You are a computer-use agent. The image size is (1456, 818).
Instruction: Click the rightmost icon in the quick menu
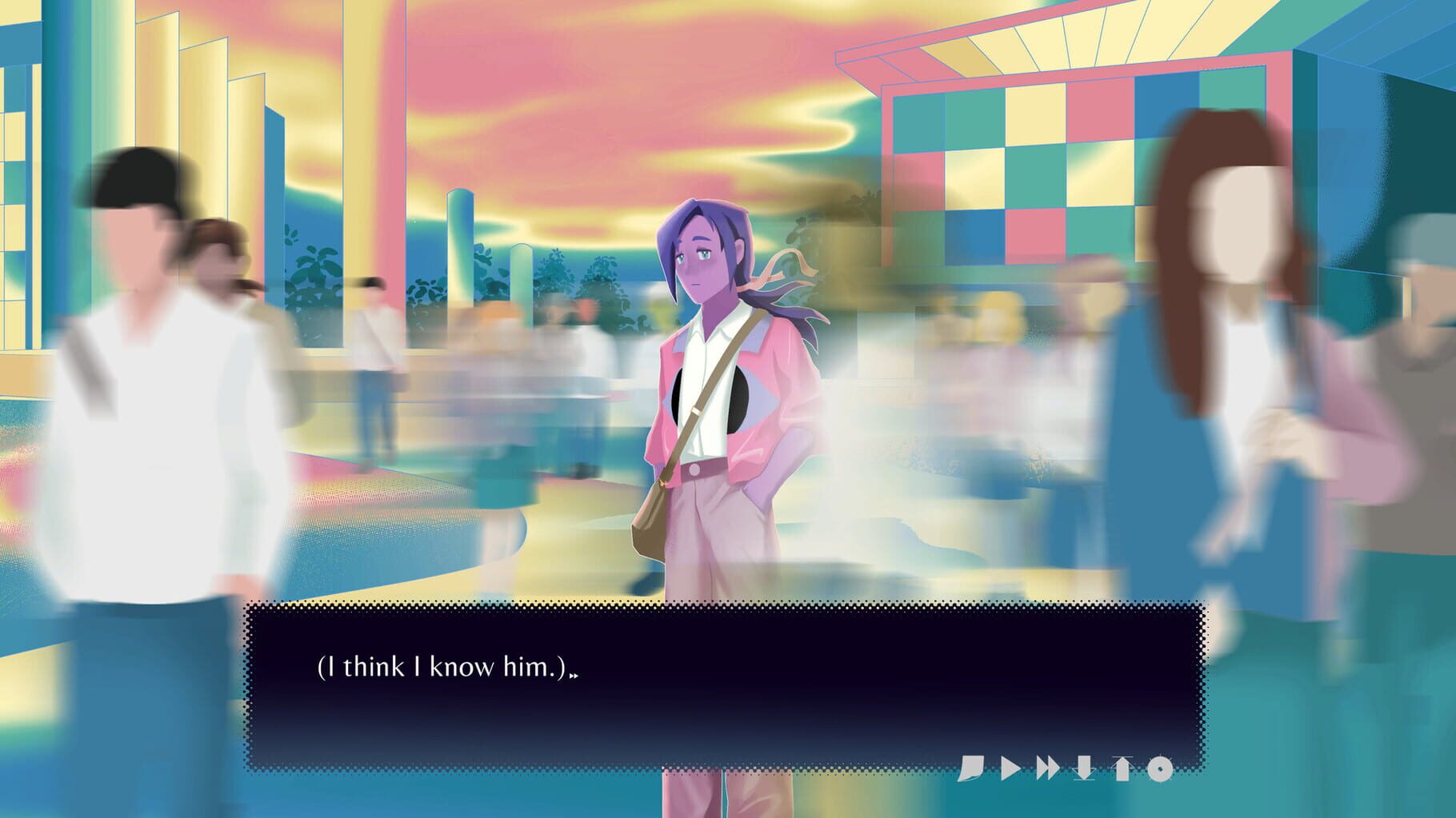click(x=1158, y=768)
